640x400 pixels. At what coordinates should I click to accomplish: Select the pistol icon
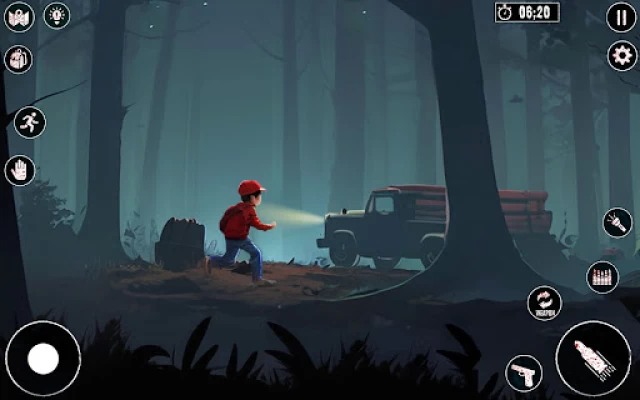524,373
